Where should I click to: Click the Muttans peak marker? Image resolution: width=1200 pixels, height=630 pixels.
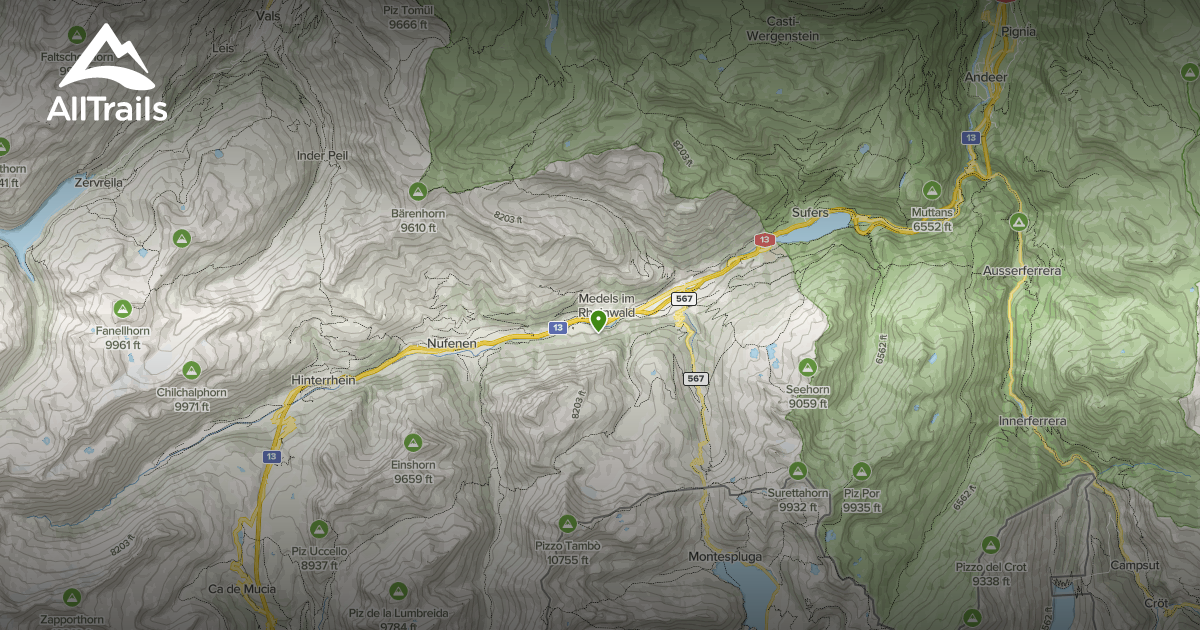point(932,190)
